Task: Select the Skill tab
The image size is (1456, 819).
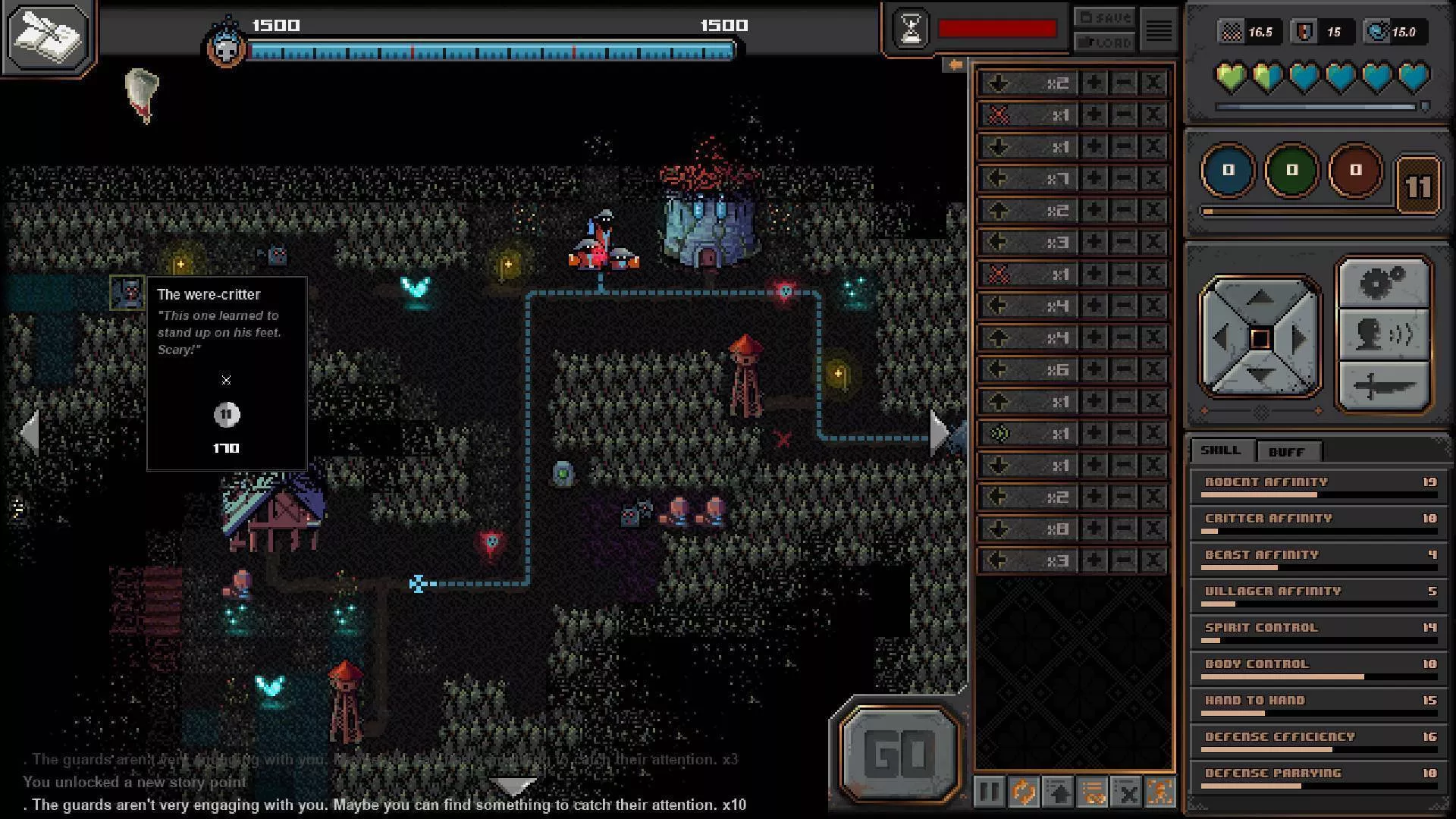Action: (1220, 450)
